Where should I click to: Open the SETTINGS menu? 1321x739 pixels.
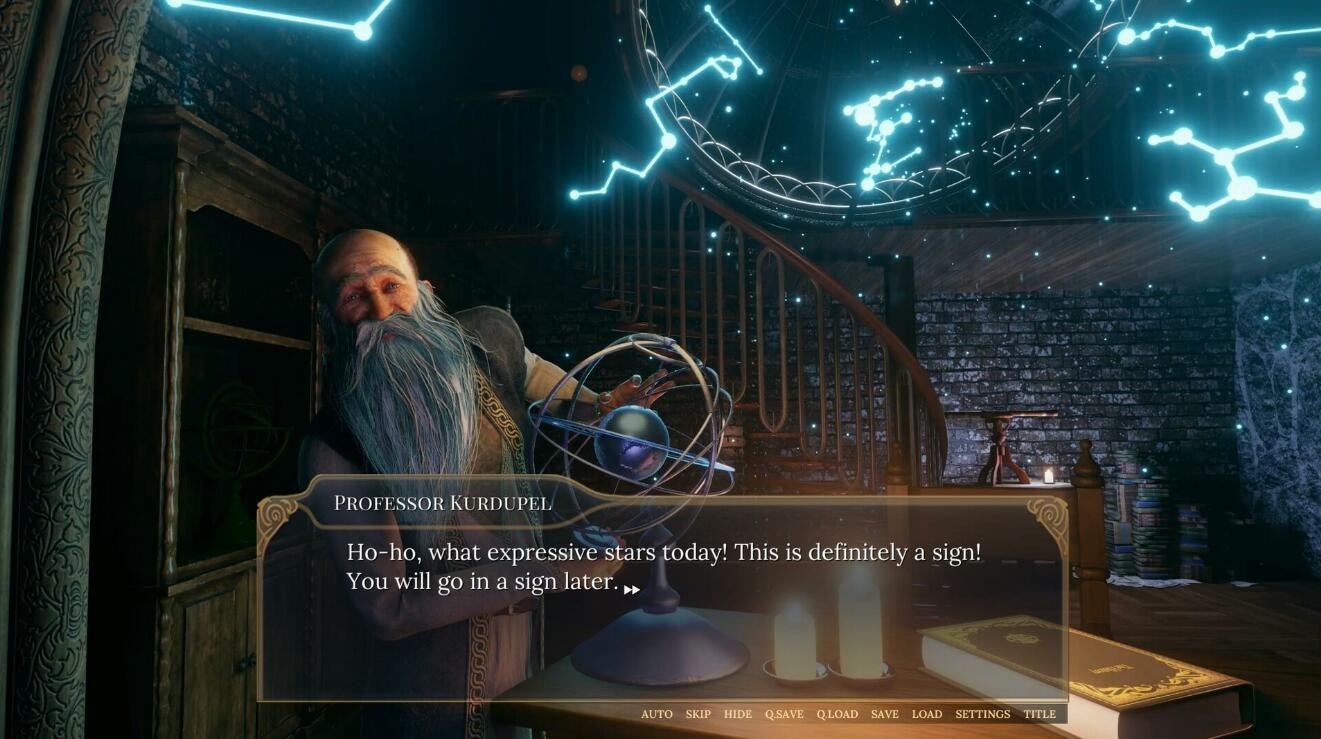983,714
